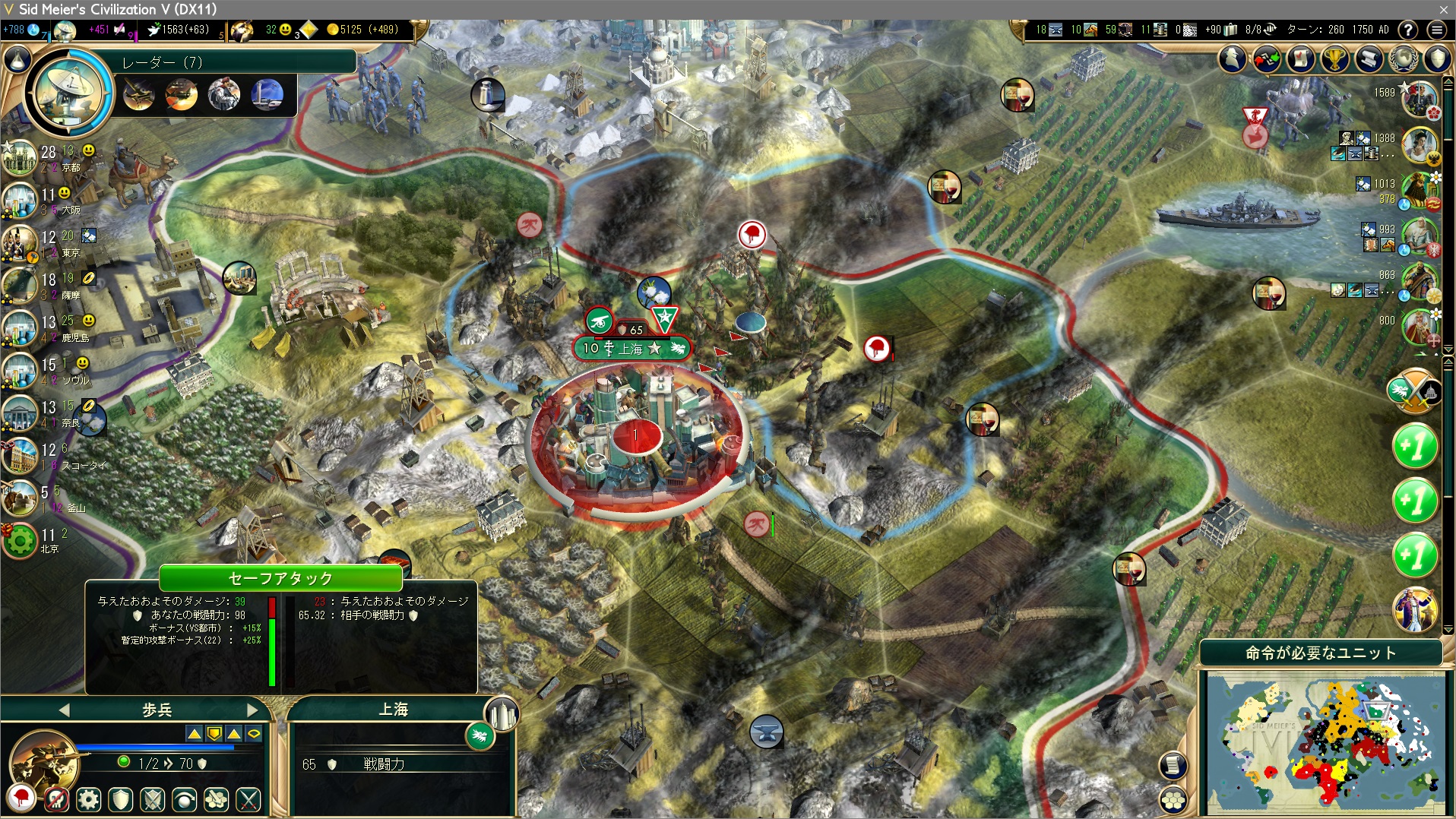The image size is (1456, 819).
Task: Open the World Congress globe icon
Action: coord(1404,58)
